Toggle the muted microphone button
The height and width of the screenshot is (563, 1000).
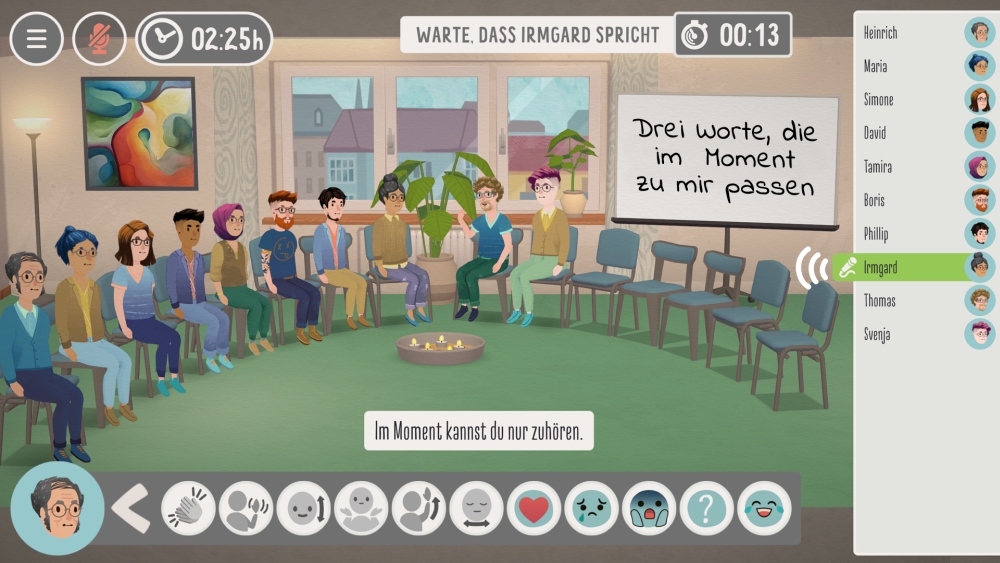[99, 39]
